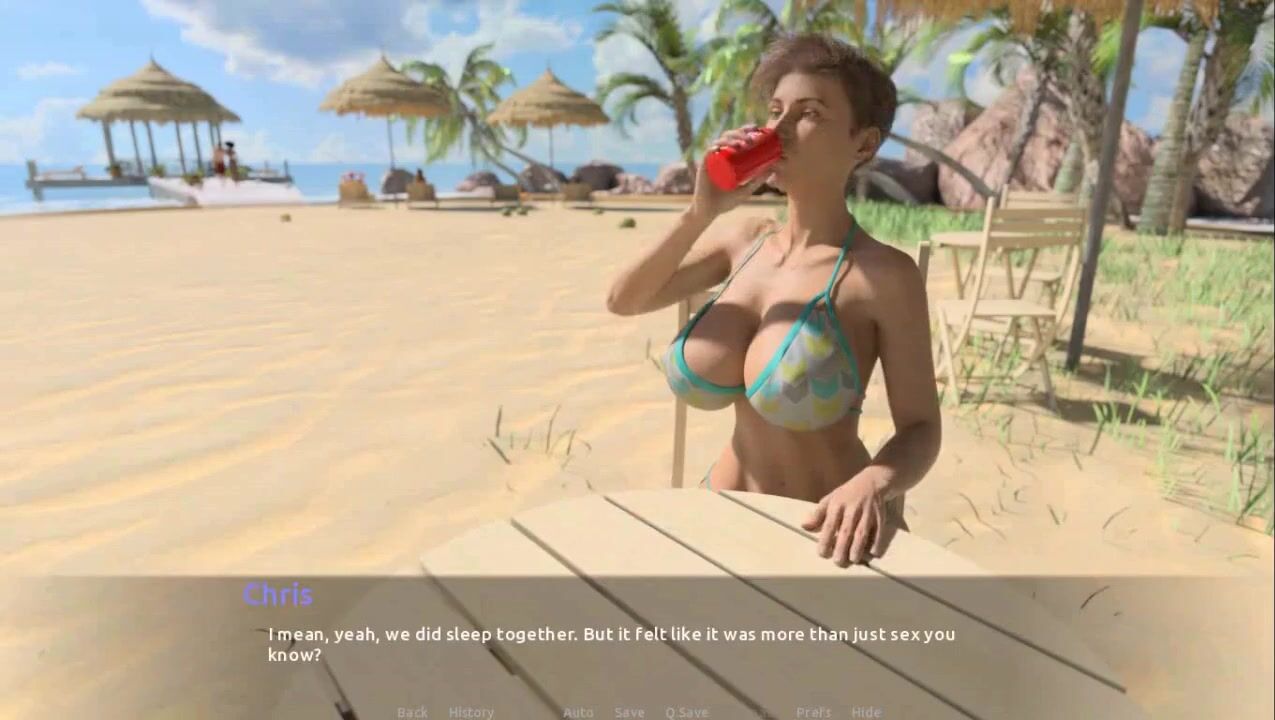The height and width of the screenshot is (720, 1275).
Task: Open the Save game screen
Action: [x=629, y=712]
